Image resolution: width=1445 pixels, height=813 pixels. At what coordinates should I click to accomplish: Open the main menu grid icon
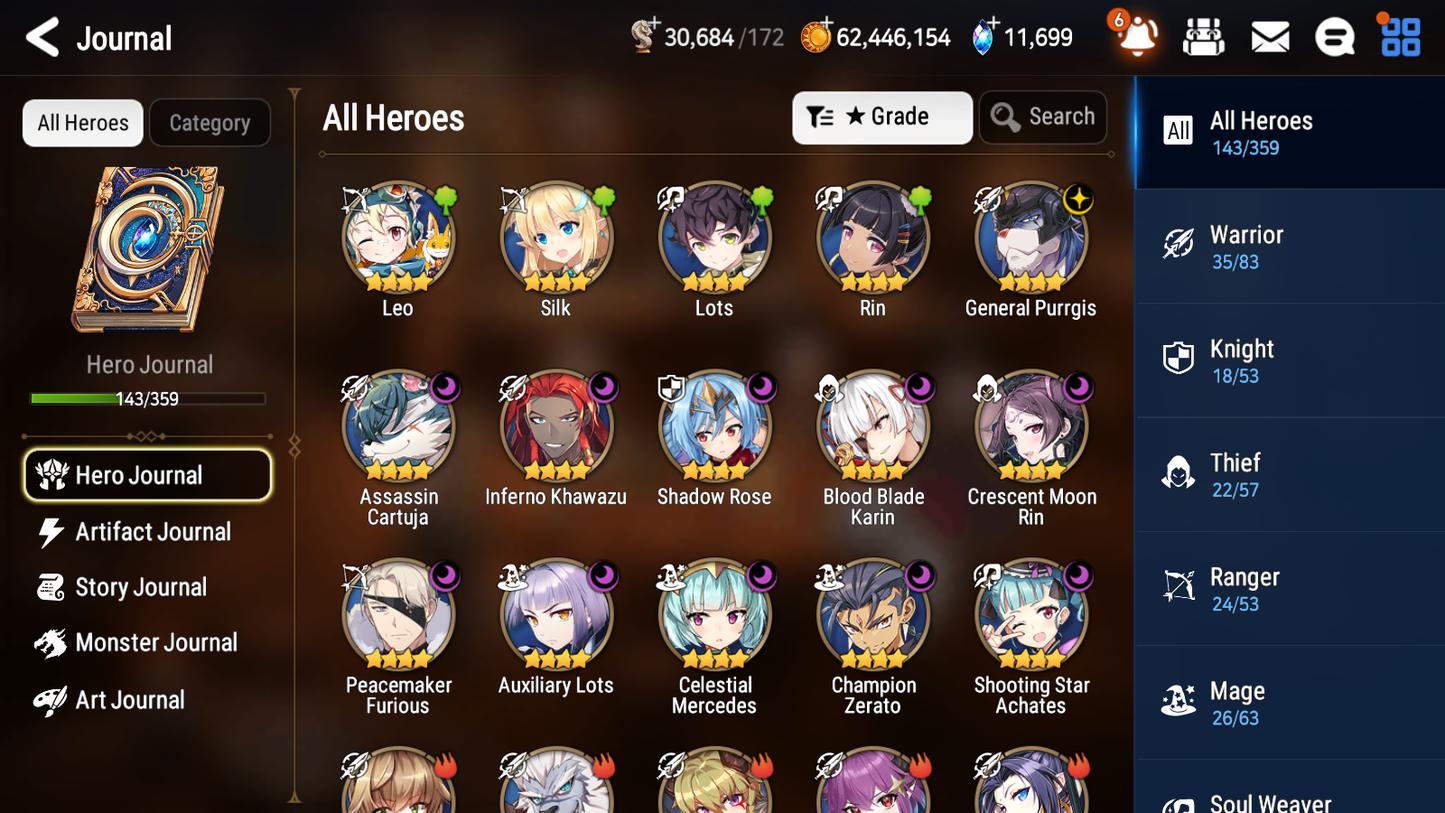coord(1398,36)
